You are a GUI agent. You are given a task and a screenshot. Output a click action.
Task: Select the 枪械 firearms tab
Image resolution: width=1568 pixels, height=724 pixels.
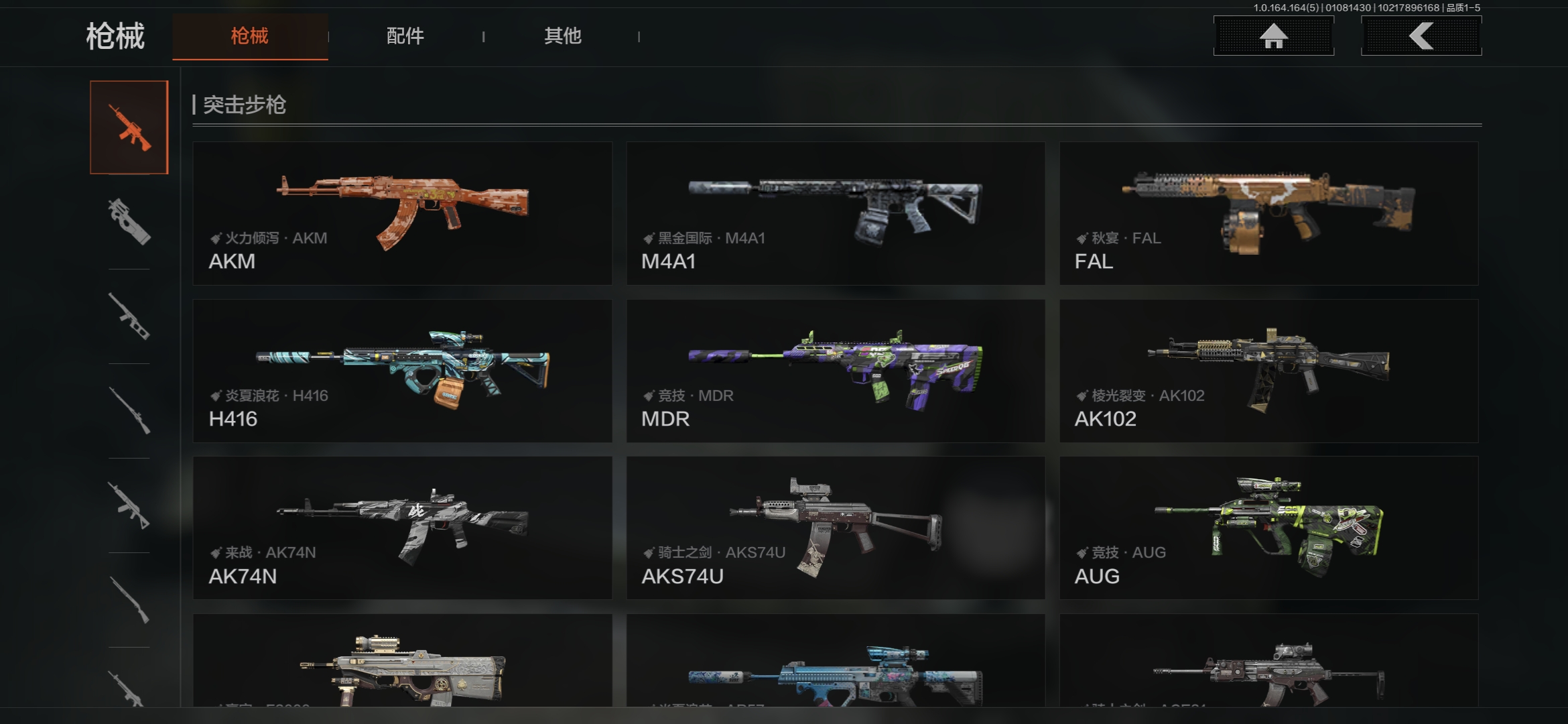pyautogui.click(x=249, y=36)
